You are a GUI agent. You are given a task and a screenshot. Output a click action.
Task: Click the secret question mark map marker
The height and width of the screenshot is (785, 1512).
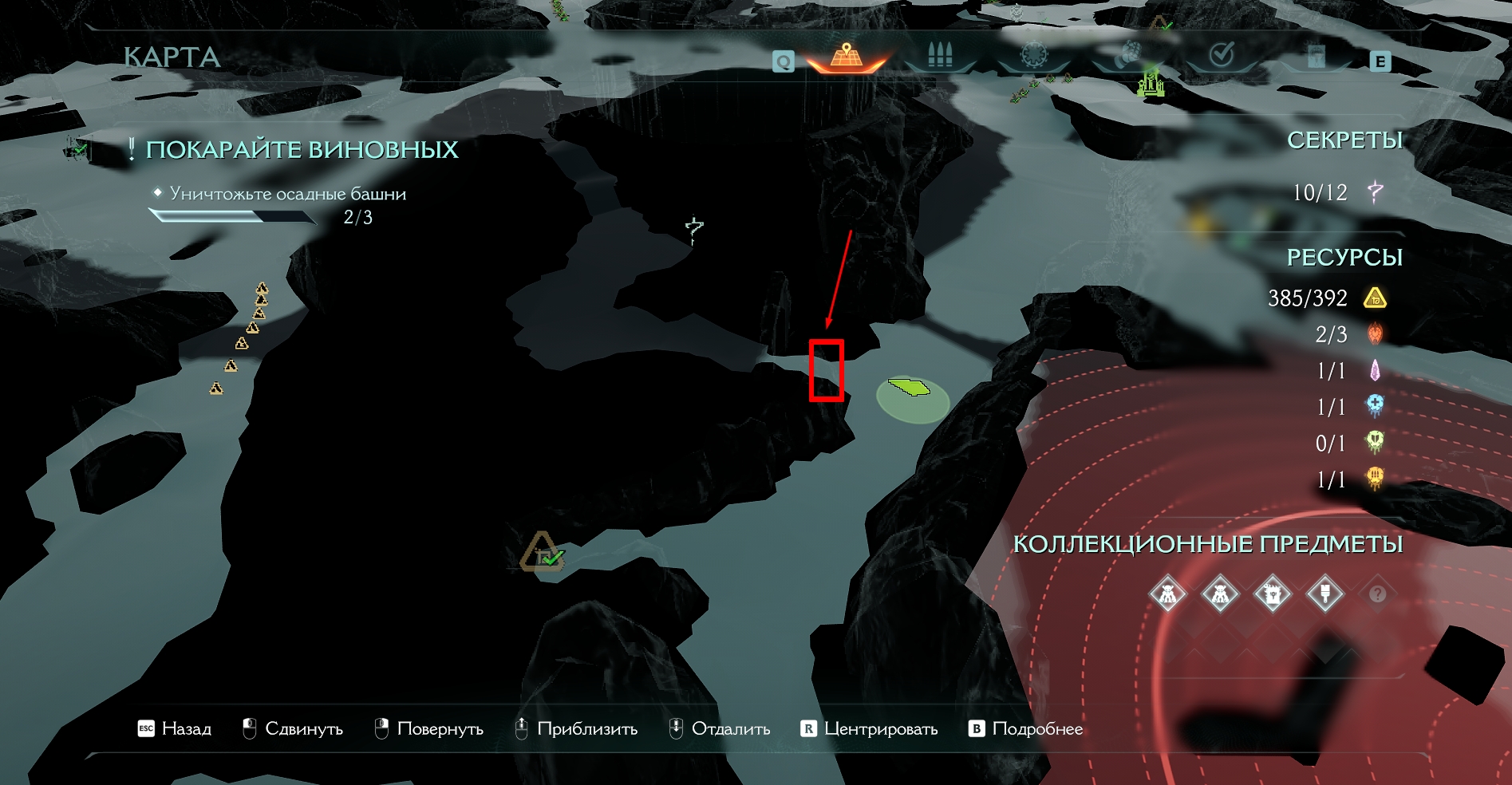[694, 229]
